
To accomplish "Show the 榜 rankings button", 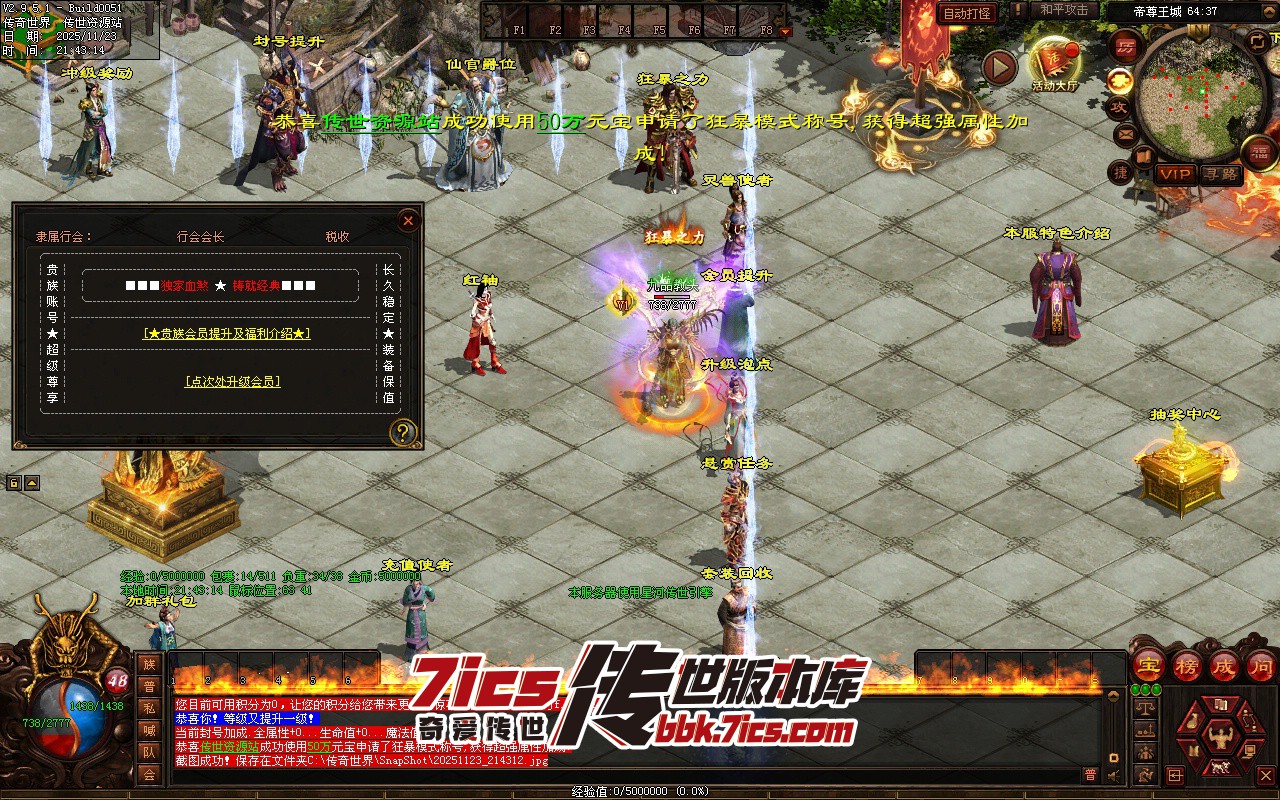I will [1187, 665].
